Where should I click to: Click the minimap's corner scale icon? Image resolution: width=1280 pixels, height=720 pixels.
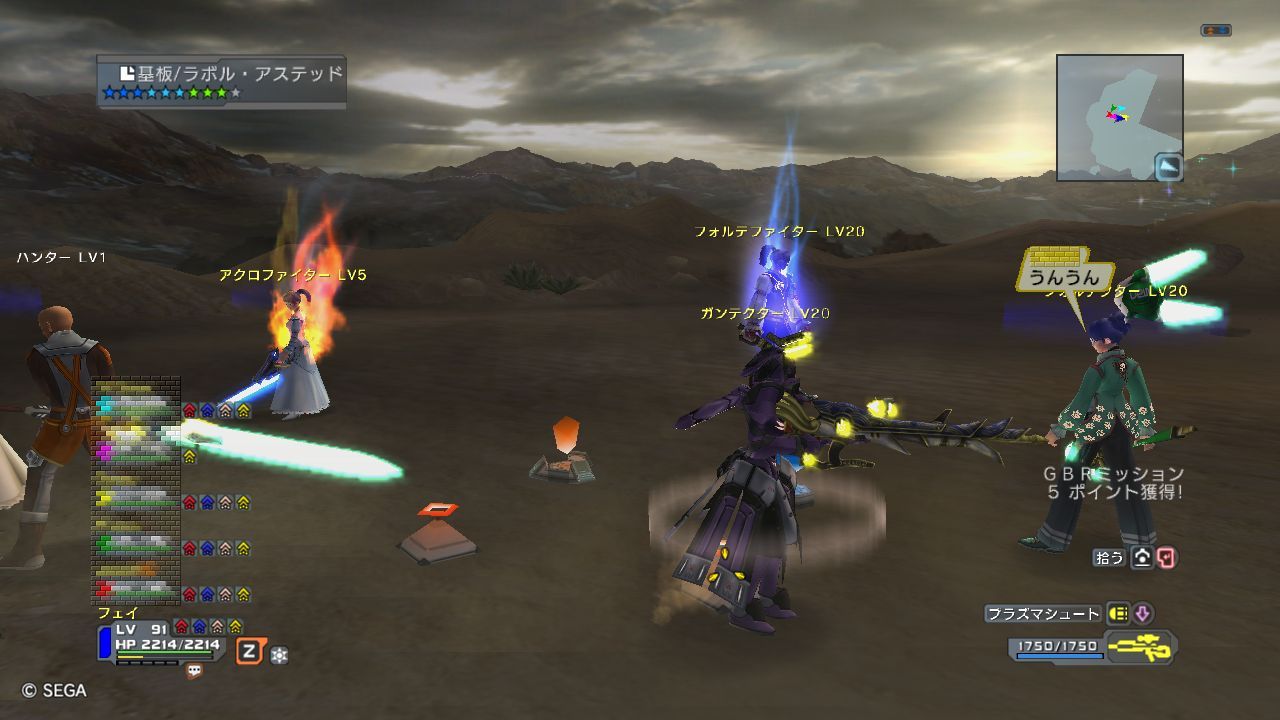(1167, 166)
